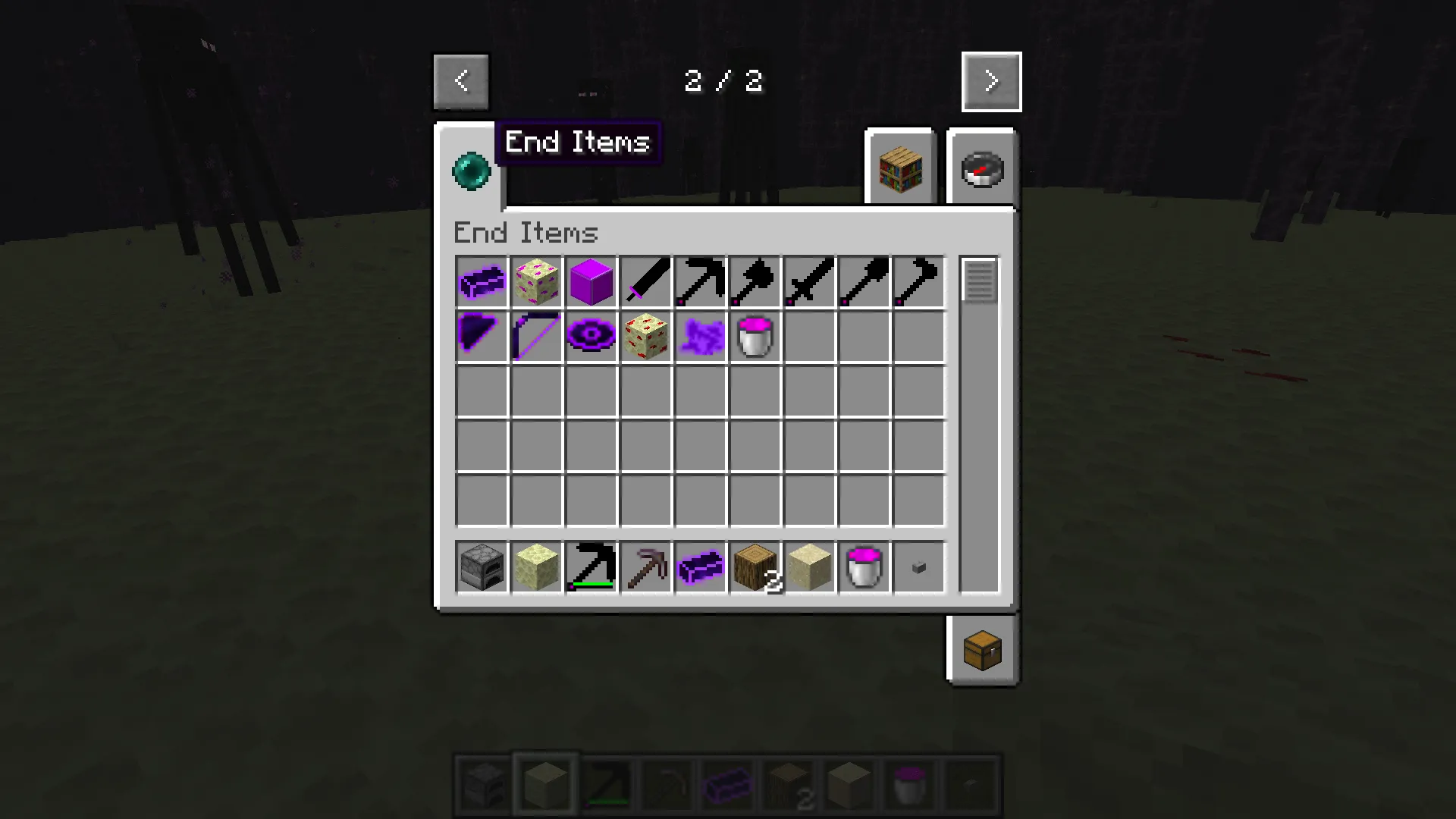
Task: Open the crafting table bookshelf icon
Action: [899, 167]
